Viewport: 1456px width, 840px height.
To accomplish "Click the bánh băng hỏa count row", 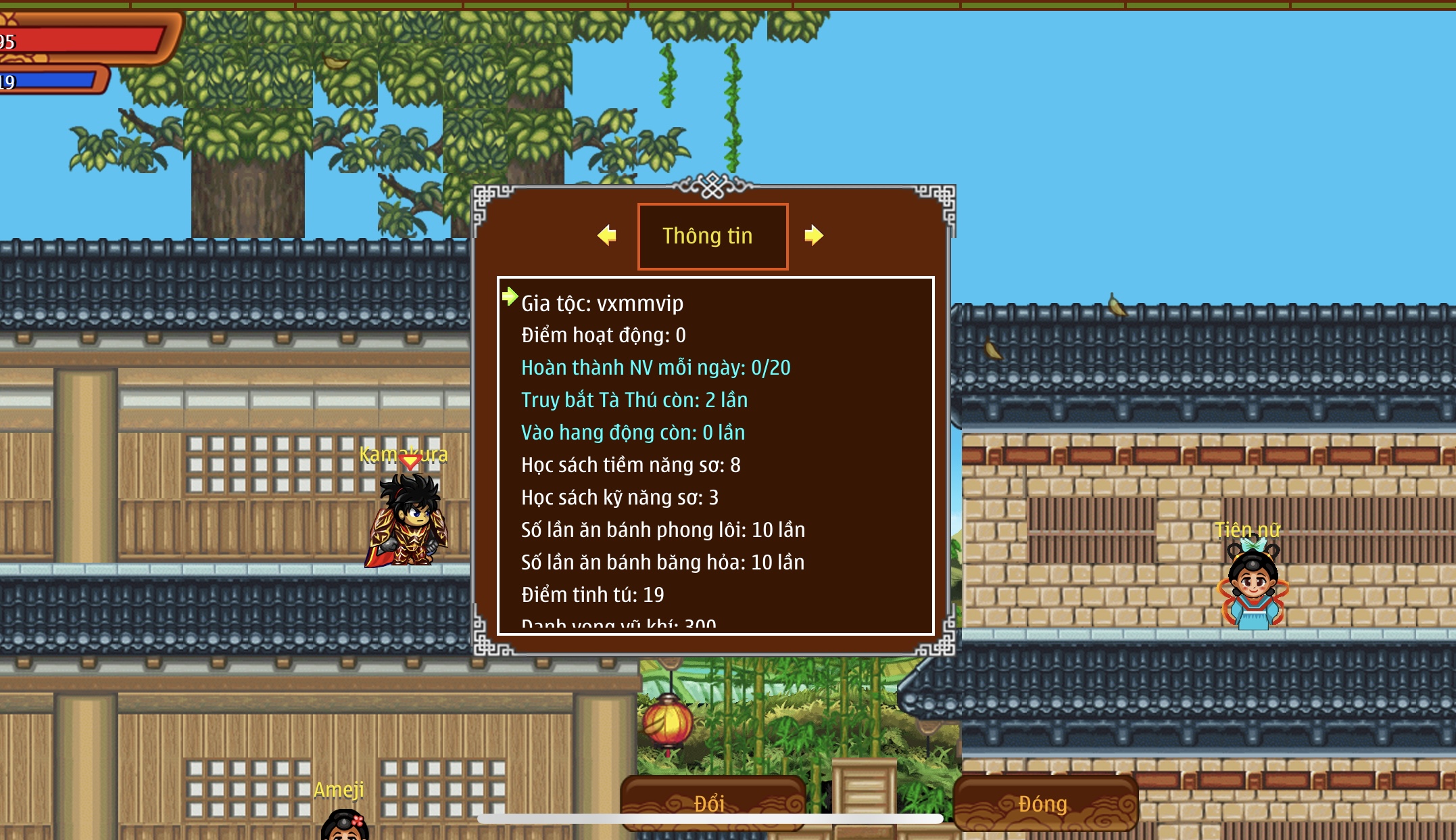I will coord(662,563).
